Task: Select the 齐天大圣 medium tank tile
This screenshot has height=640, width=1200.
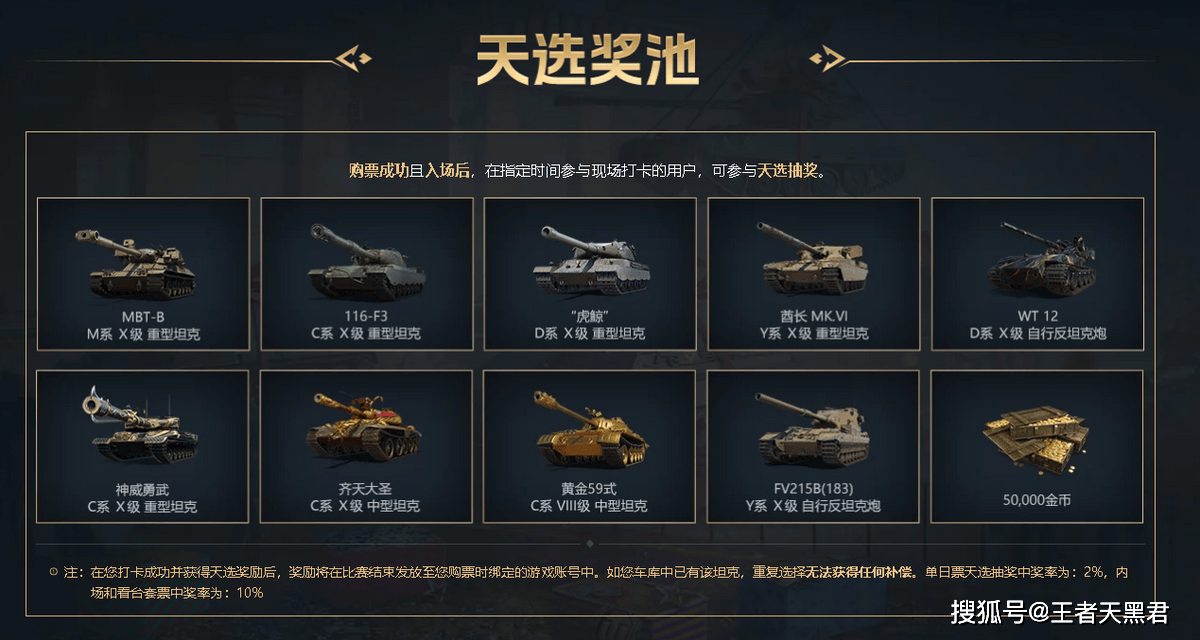Action: click(x=366, y=446)
